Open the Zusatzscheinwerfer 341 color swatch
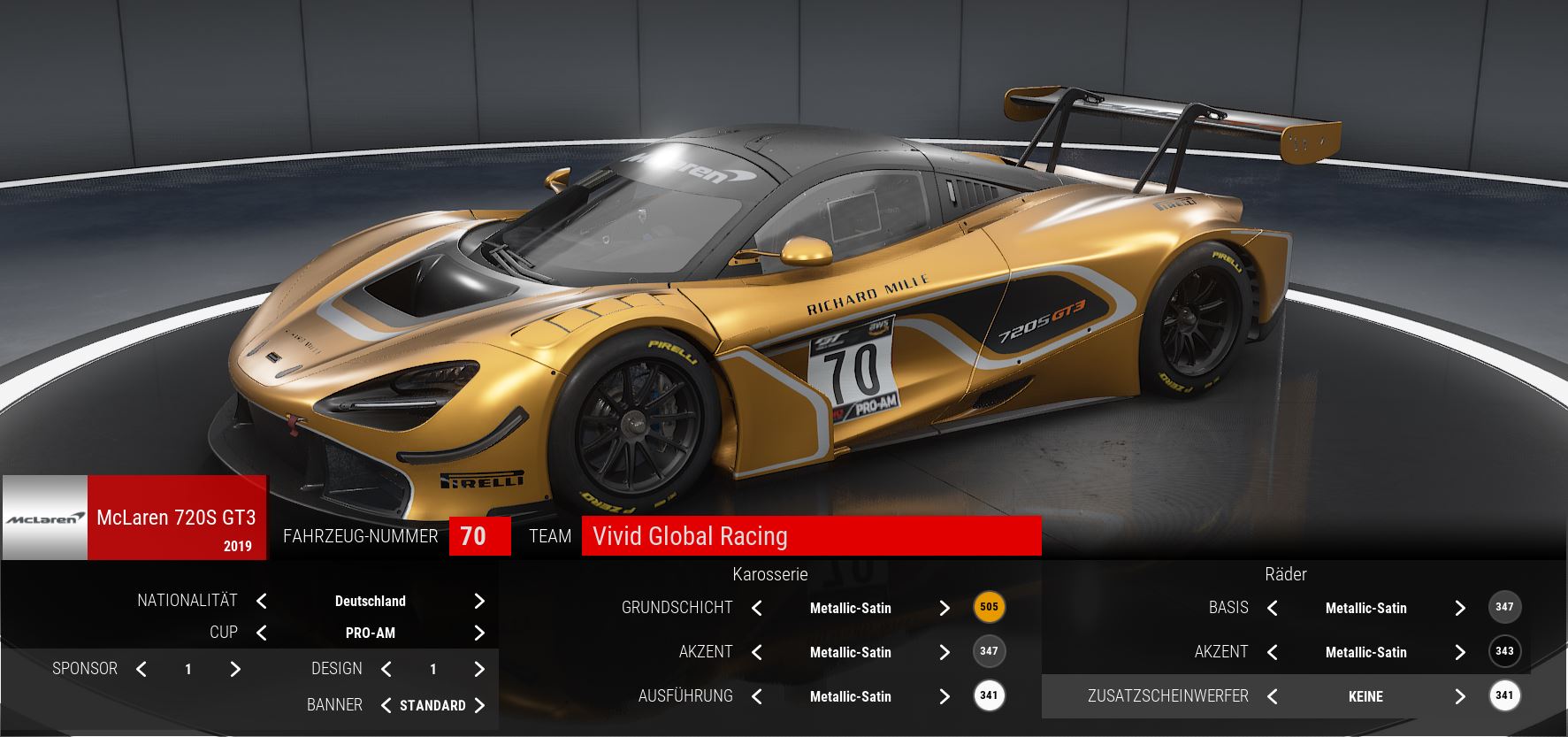Image resolution: width=1568 pixels, height=737 pixels. pyautogui.click(x=1504, y=695)
